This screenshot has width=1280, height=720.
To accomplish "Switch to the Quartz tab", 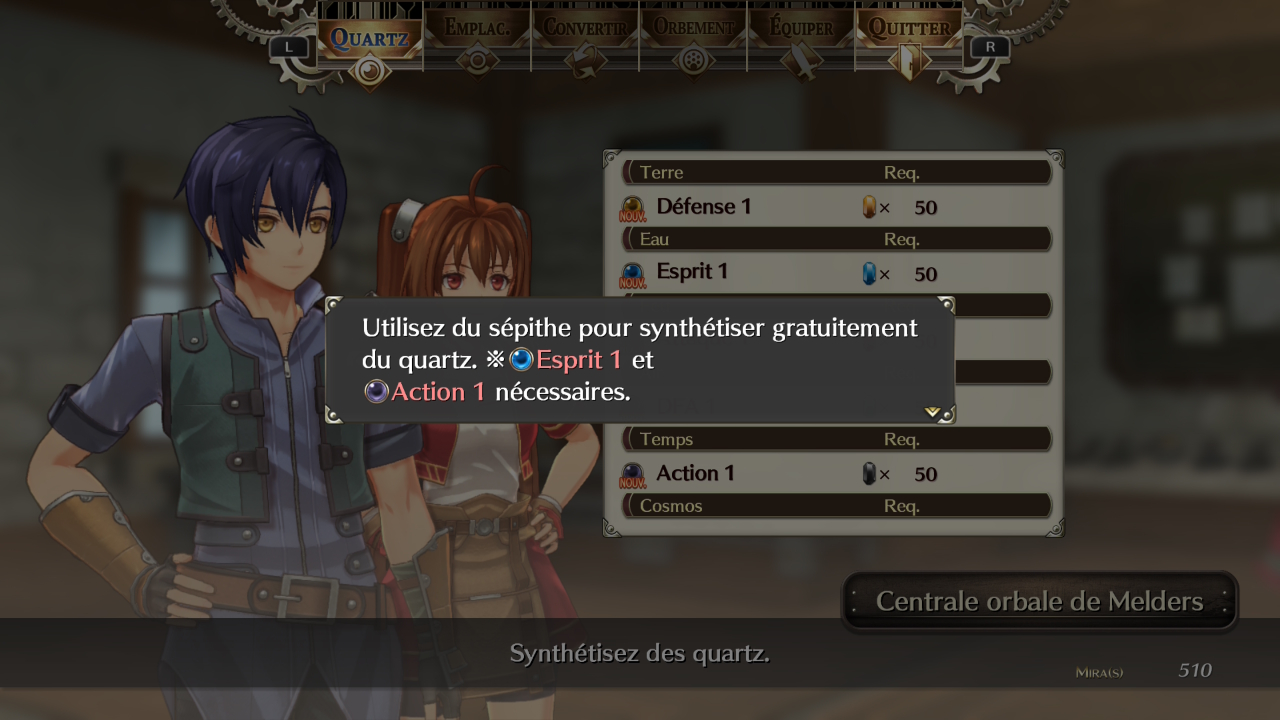I will pyautogui.click(x=370, y=40).
